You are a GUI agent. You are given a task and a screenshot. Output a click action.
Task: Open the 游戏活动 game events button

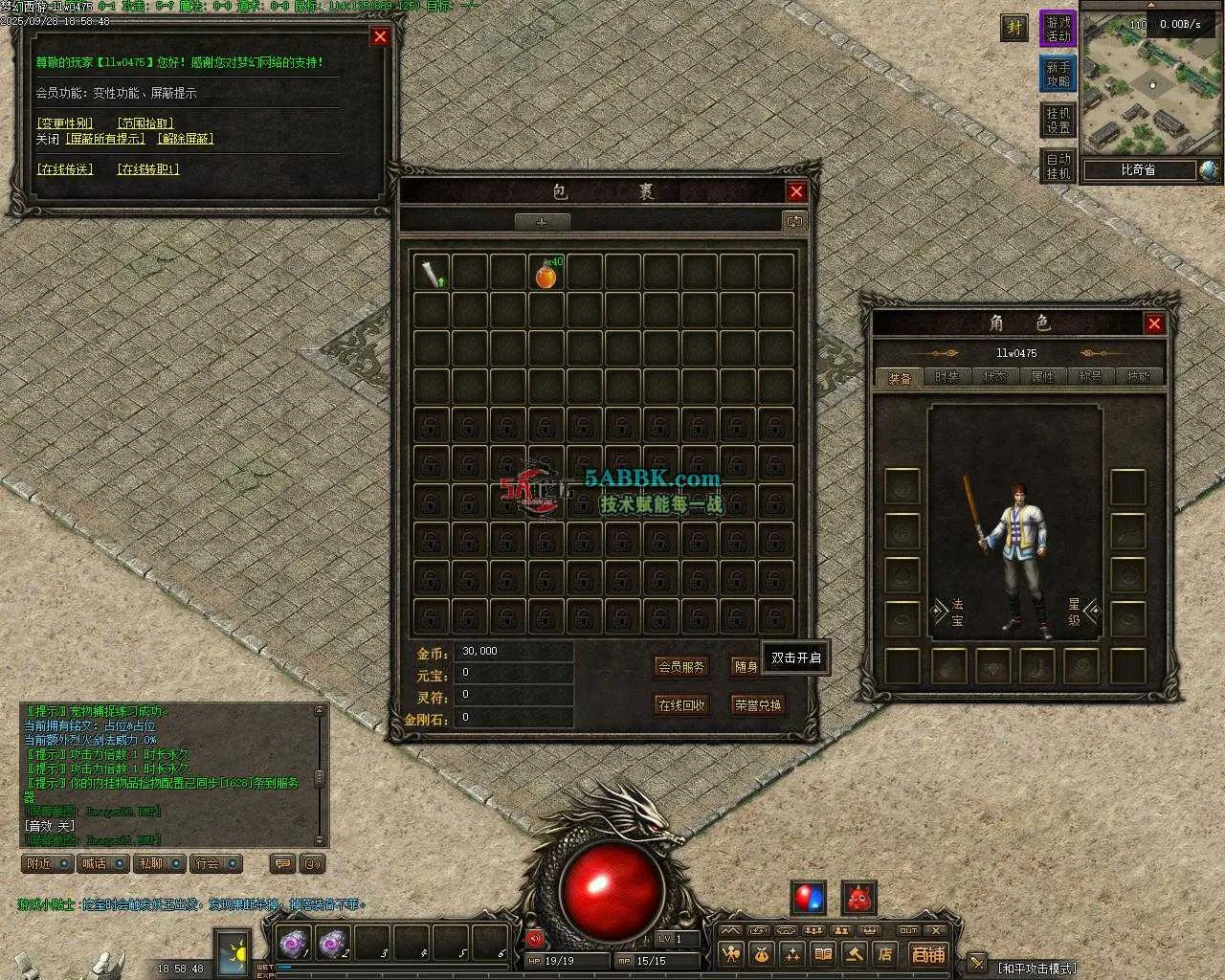(x=1058, y=29)
